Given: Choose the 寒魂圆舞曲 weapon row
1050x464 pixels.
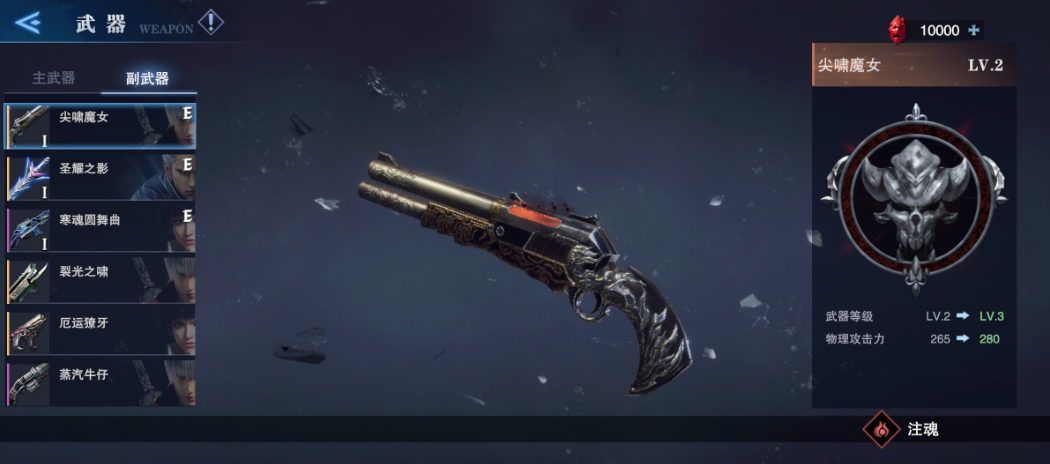Looking at the screenshot, I should (x=101, y=229).
